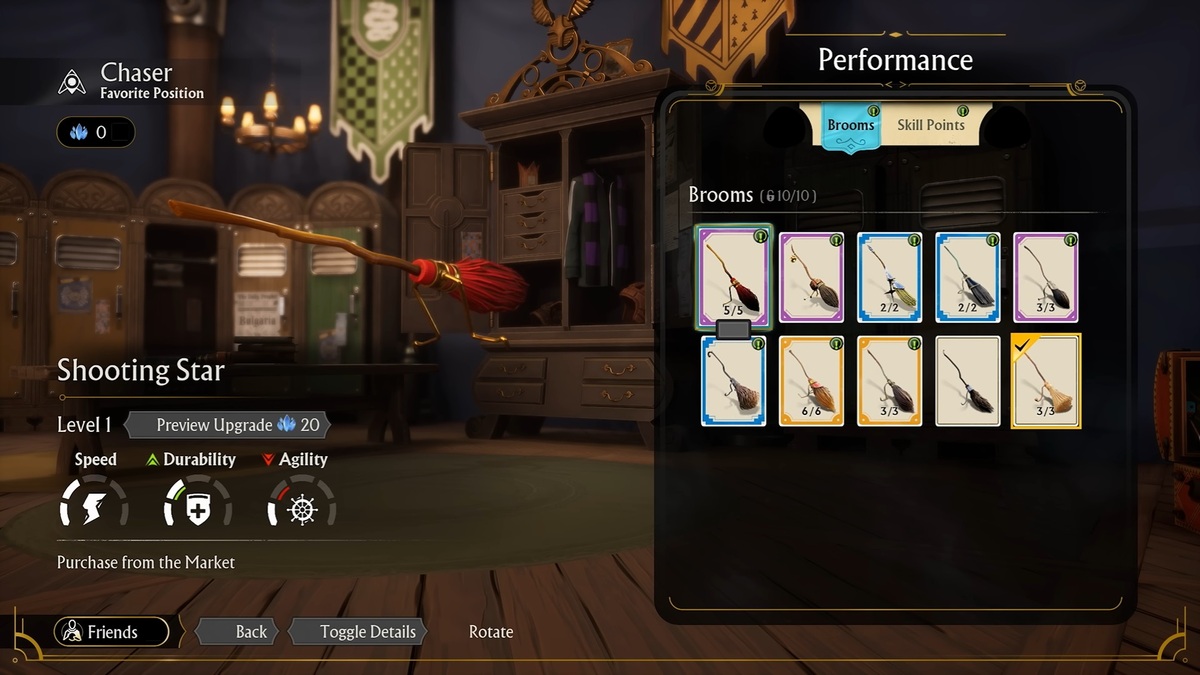Click Preview Upgrade for 20 crystals
1200x675 pixels.
click(228, 425)
